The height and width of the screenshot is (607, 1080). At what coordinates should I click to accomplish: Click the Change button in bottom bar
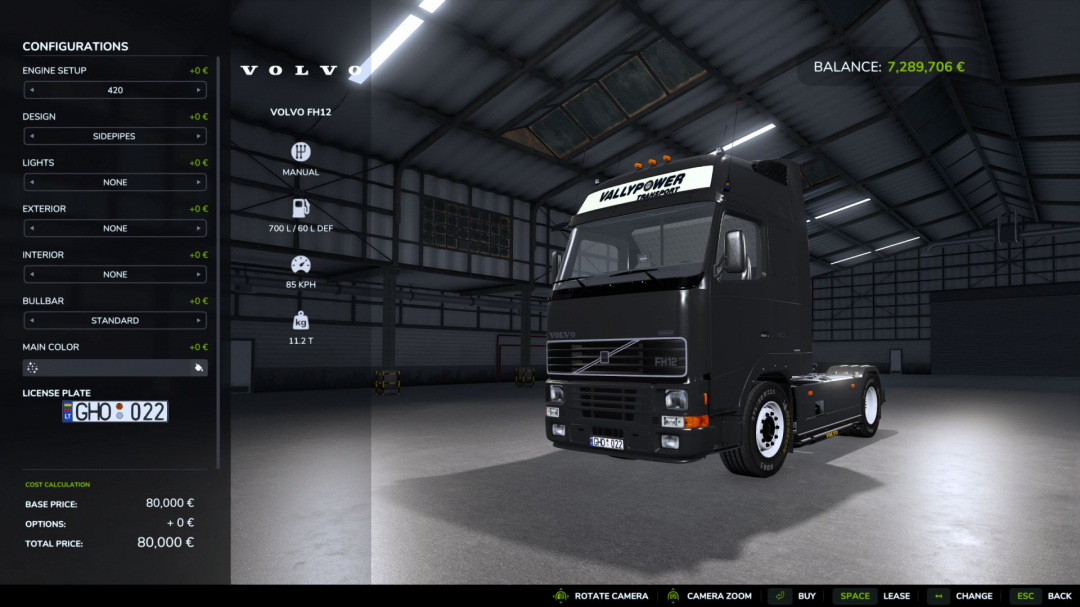pyautogui.click(x=960, y=596)
